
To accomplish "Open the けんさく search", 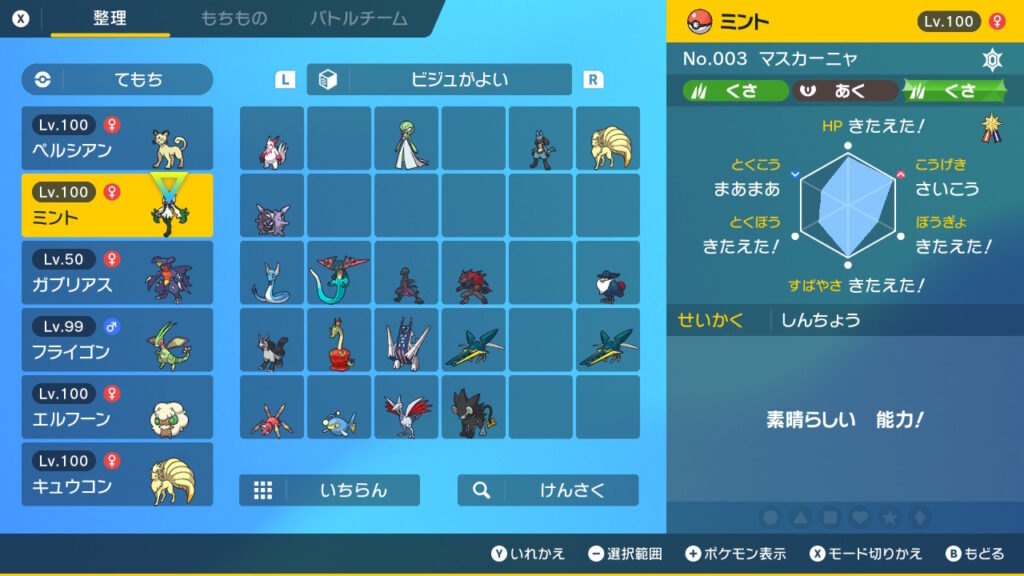I will tap(548, 490).
